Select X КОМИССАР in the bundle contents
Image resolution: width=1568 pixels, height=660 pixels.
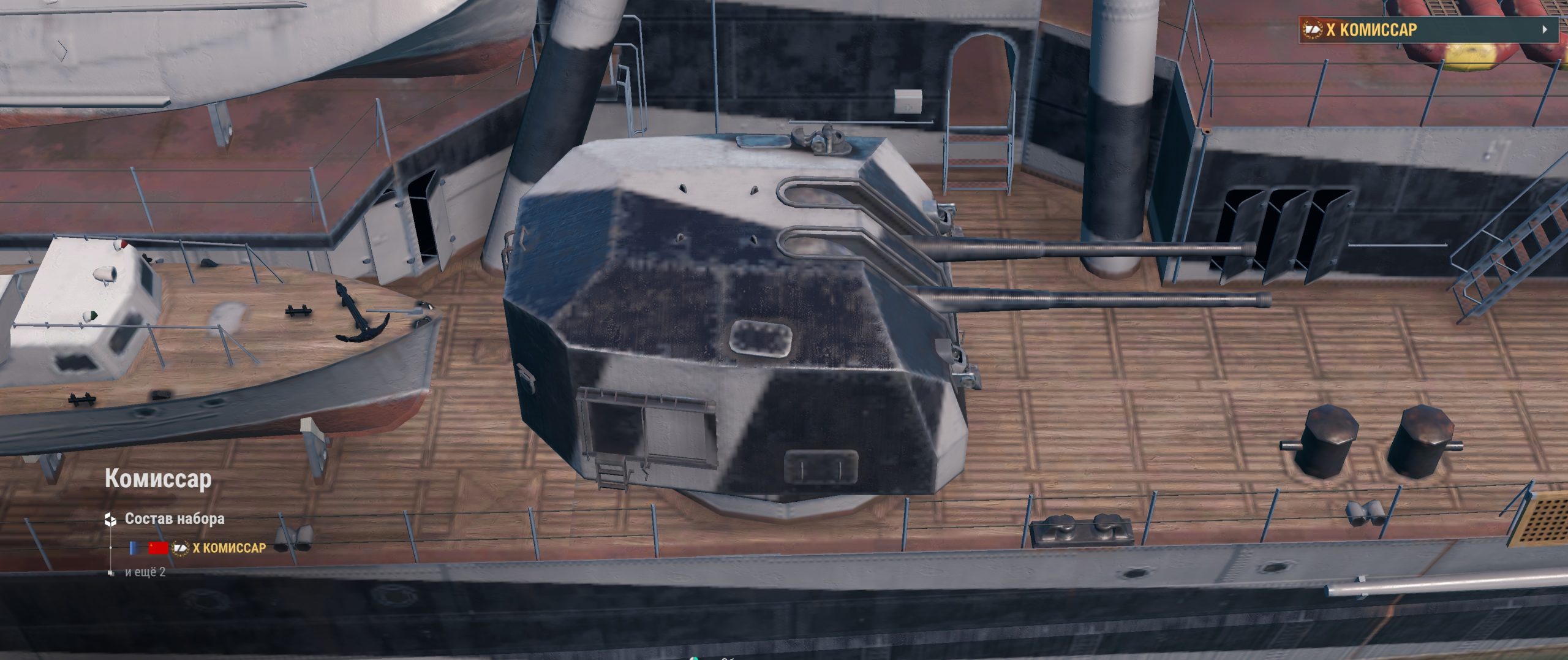(x=228, y=548)
